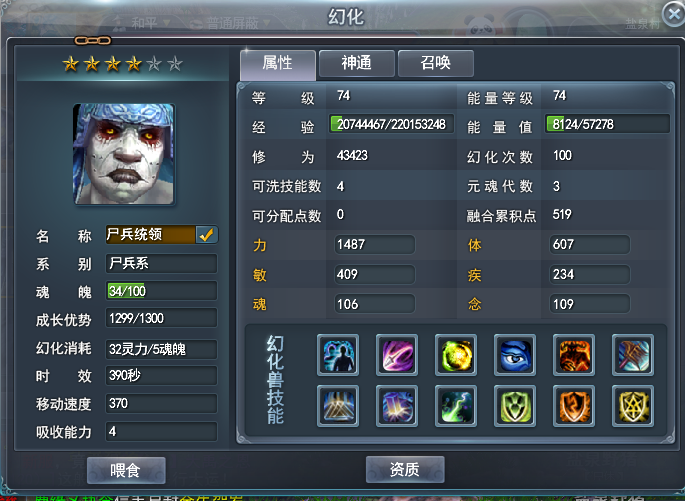The width and height of the screenshot is (685, 501).
Task: Select the green lightning skill icon
Action: (x=455, y=406)
